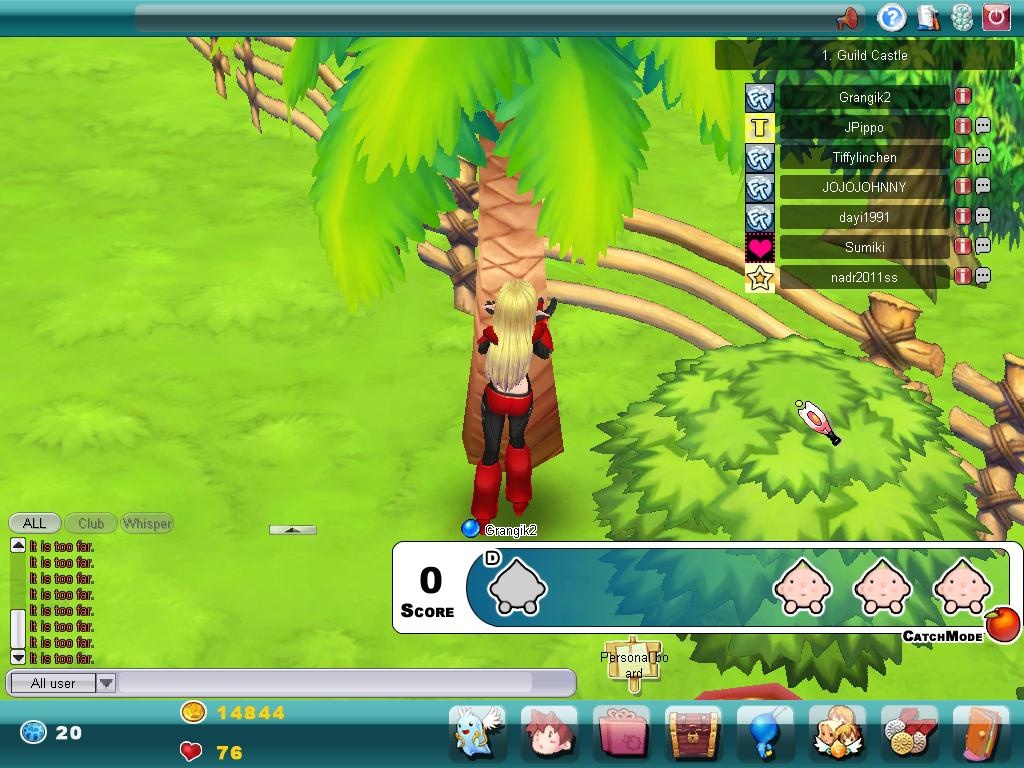Open chat bubble next to Sumiki
Viewport: 1024px width, 768px height.
[983, 246]
